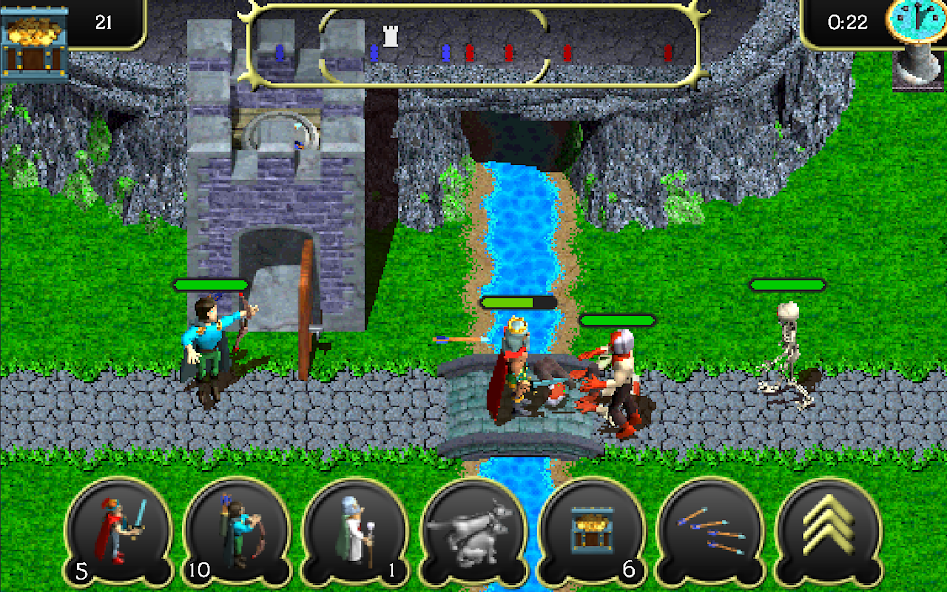The width and height of the screenshot is (947, 592).
Task: Activate the arrow volley ability
Action: tap(710, 531)
